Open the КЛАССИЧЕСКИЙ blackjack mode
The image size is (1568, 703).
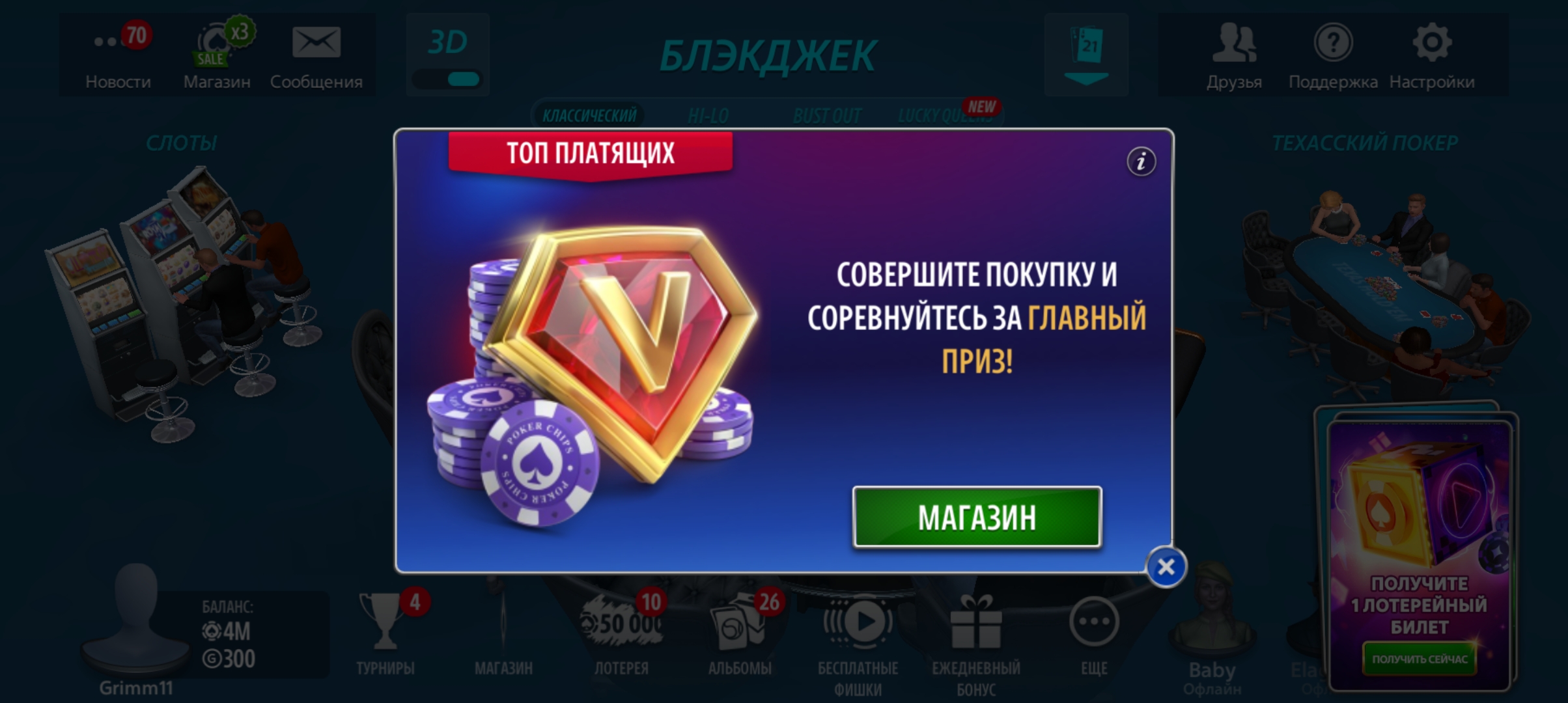[587, 116]
